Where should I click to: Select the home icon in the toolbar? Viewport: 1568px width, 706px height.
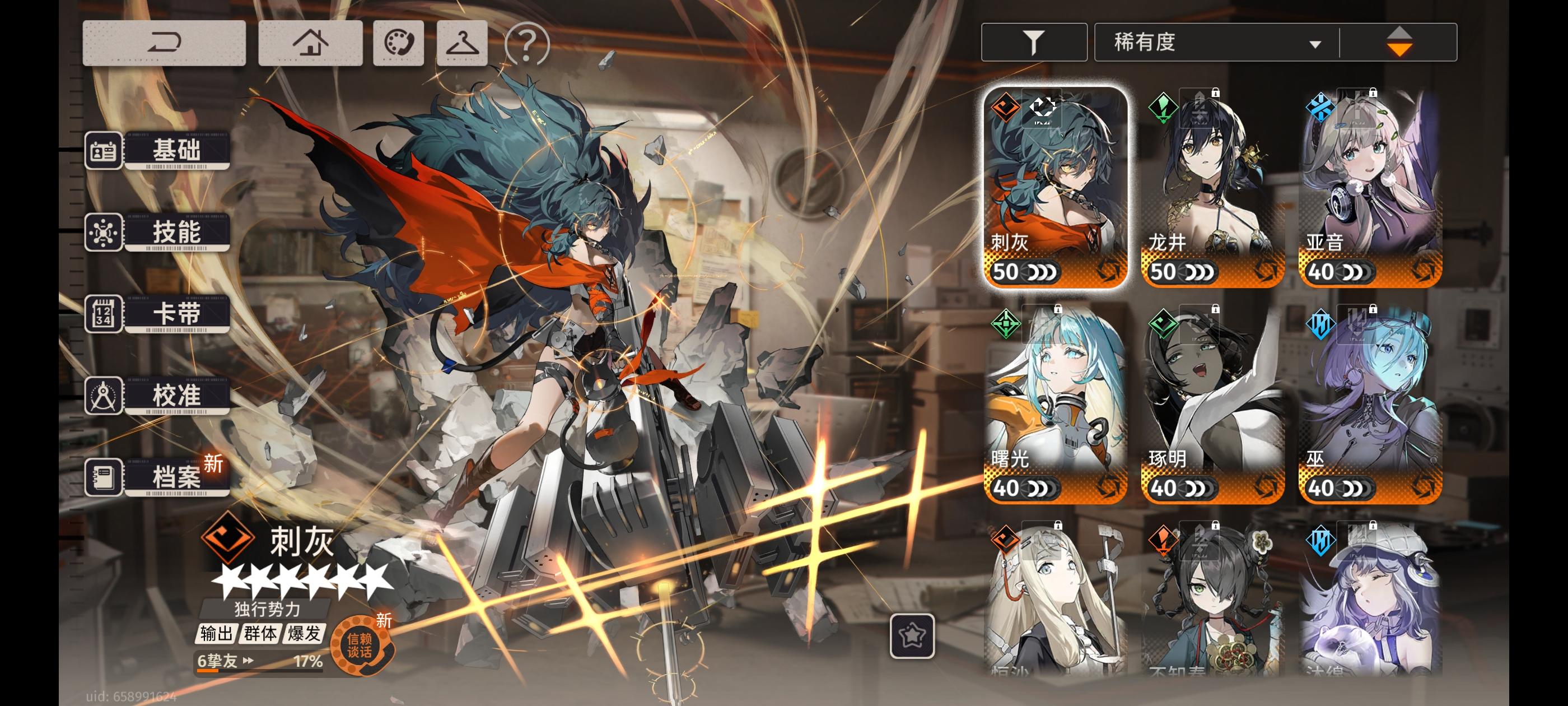[x=310, y=43]
